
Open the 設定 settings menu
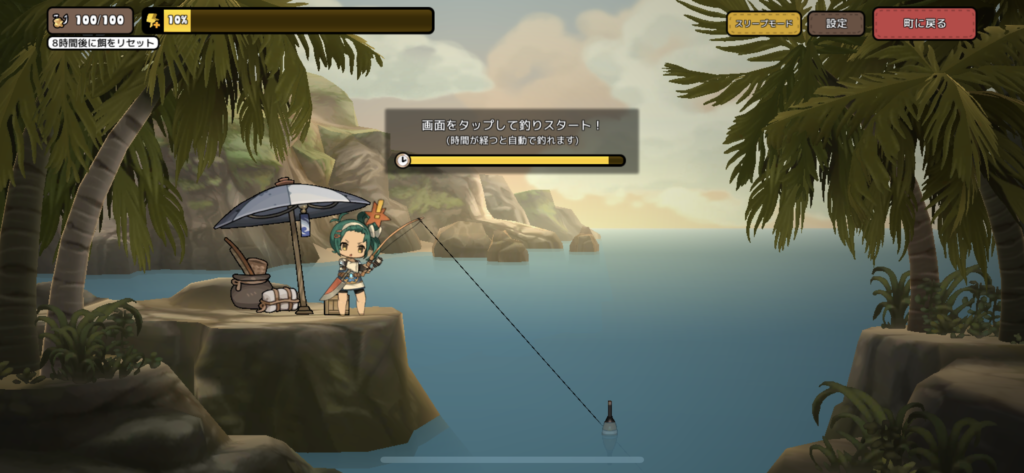point(836,23)
